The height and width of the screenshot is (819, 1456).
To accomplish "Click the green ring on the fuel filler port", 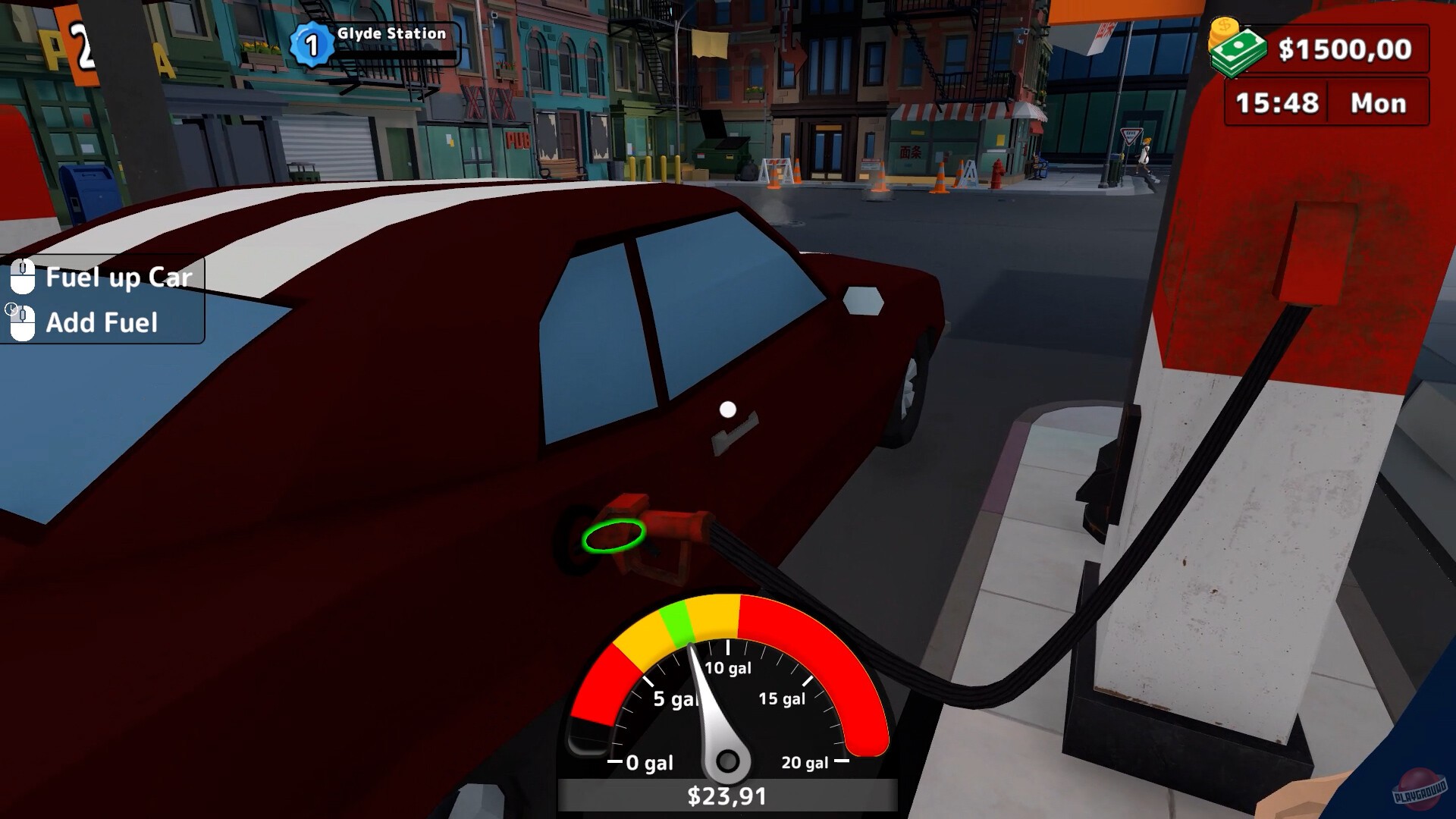I will [x=614, y=537].
